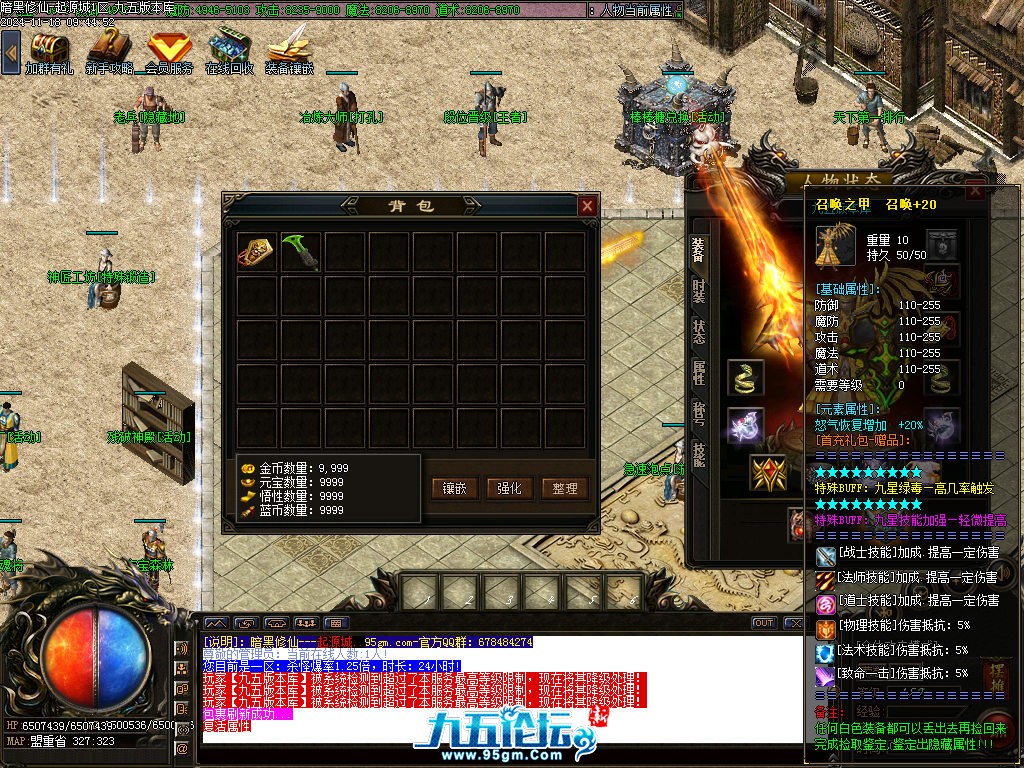Close the character status panel

tap(974, 192)
